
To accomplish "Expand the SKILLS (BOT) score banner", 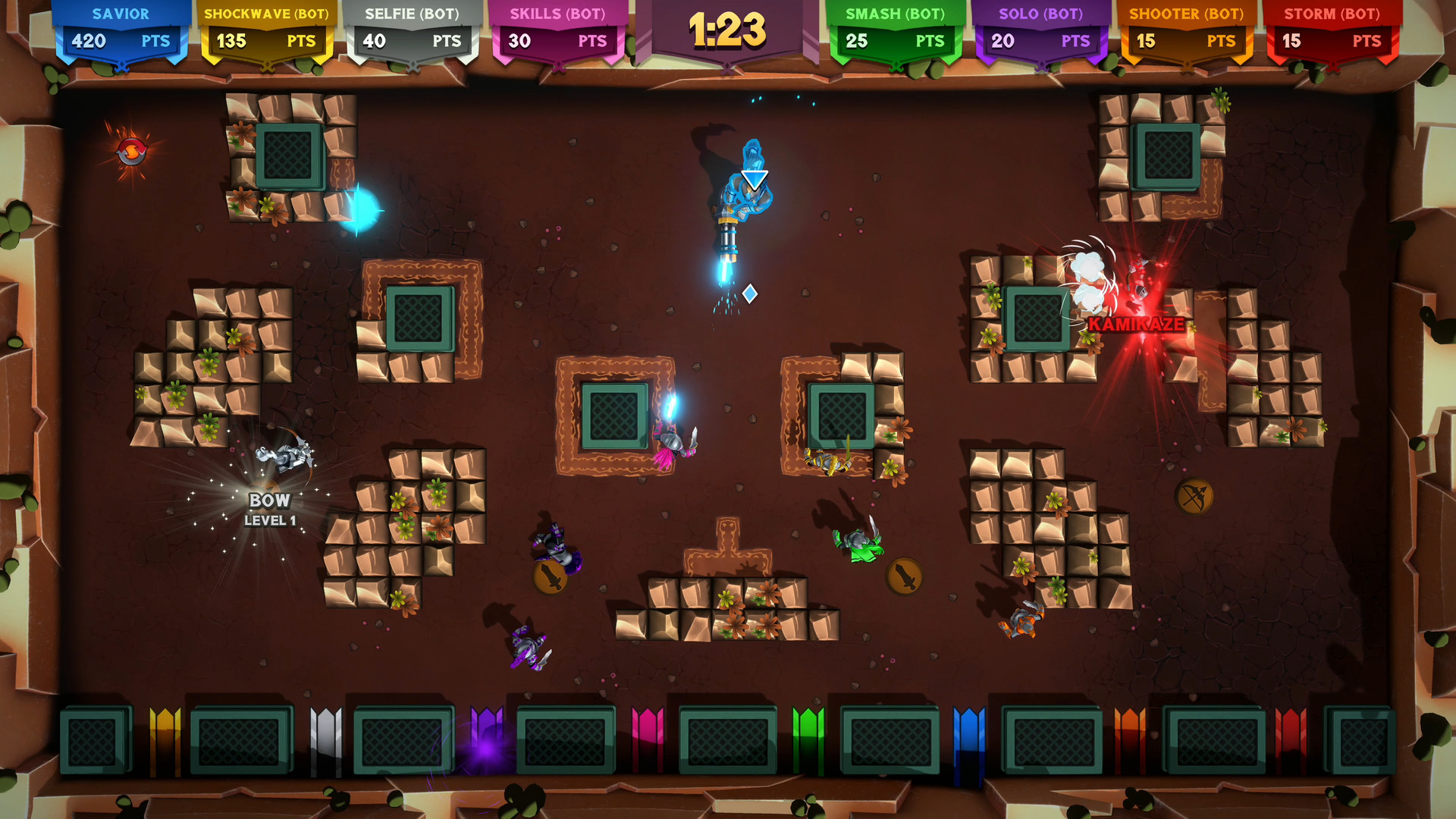I will (x=559, y=30).
